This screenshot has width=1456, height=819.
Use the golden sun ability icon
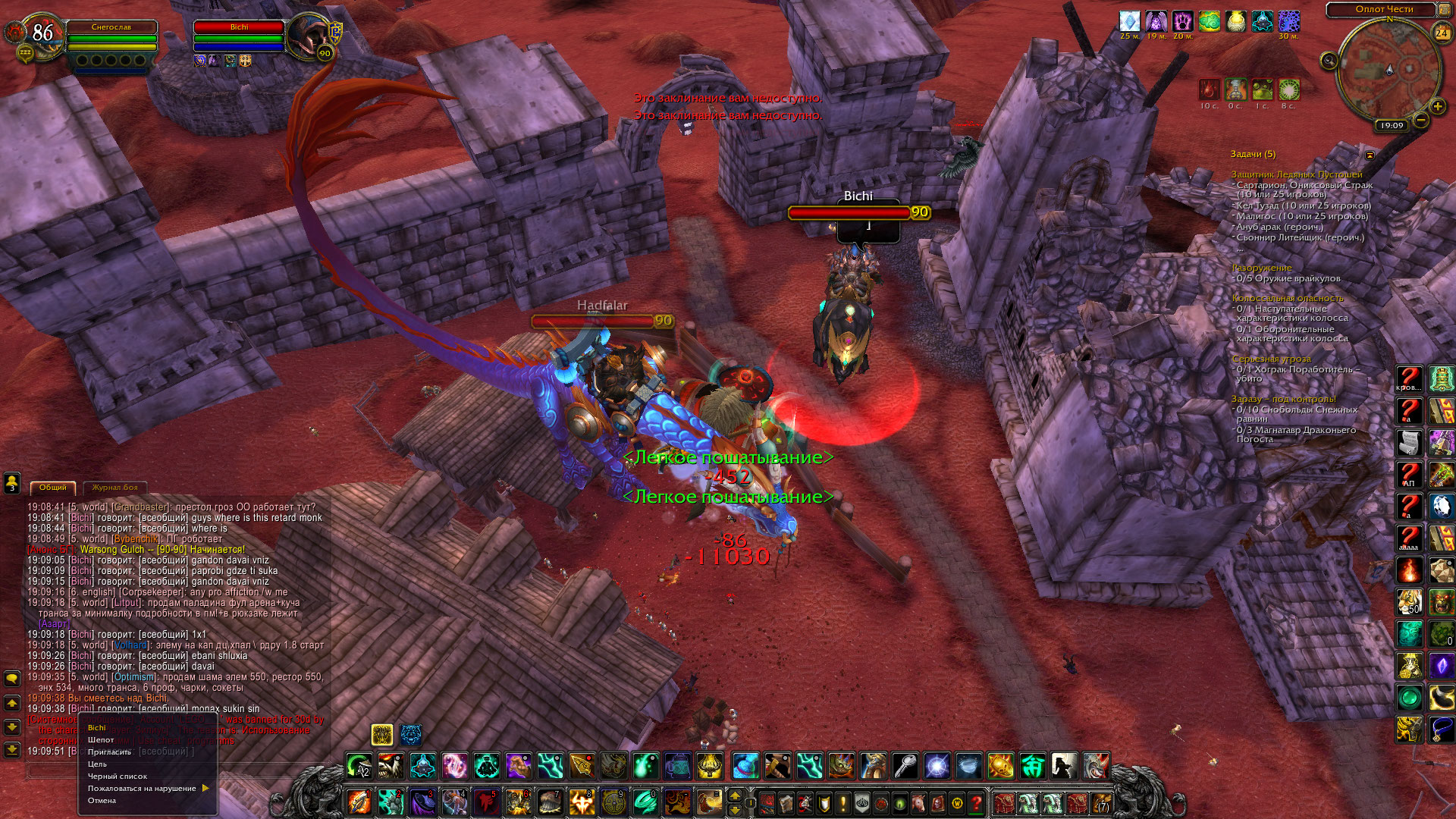point(1000,766)
